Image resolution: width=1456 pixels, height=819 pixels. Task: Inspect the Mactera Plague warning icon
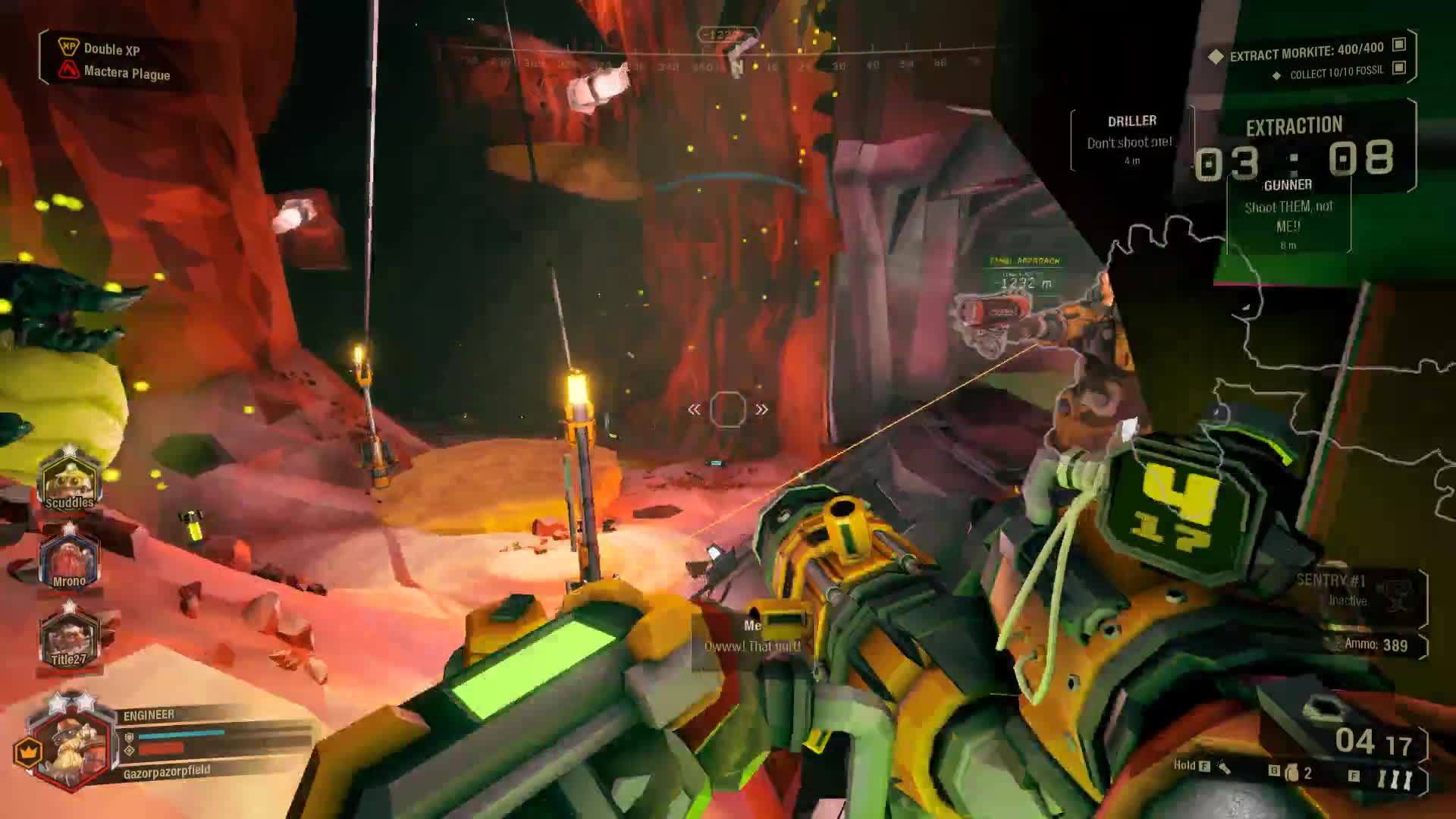pyautogui.click(x=69, y=71)
